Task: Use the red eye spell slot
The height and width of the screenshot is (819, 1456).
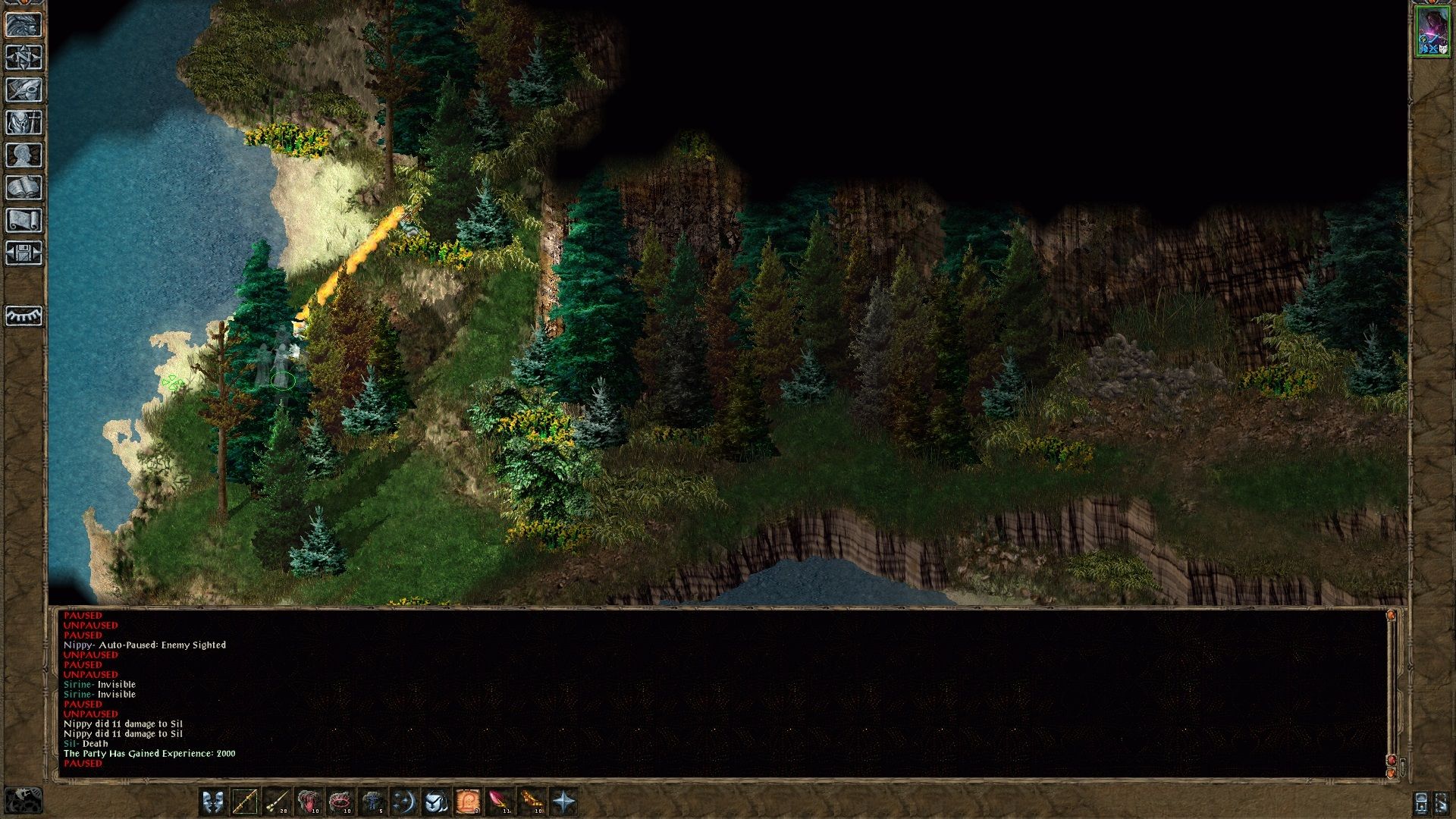Action: point(340,802)
